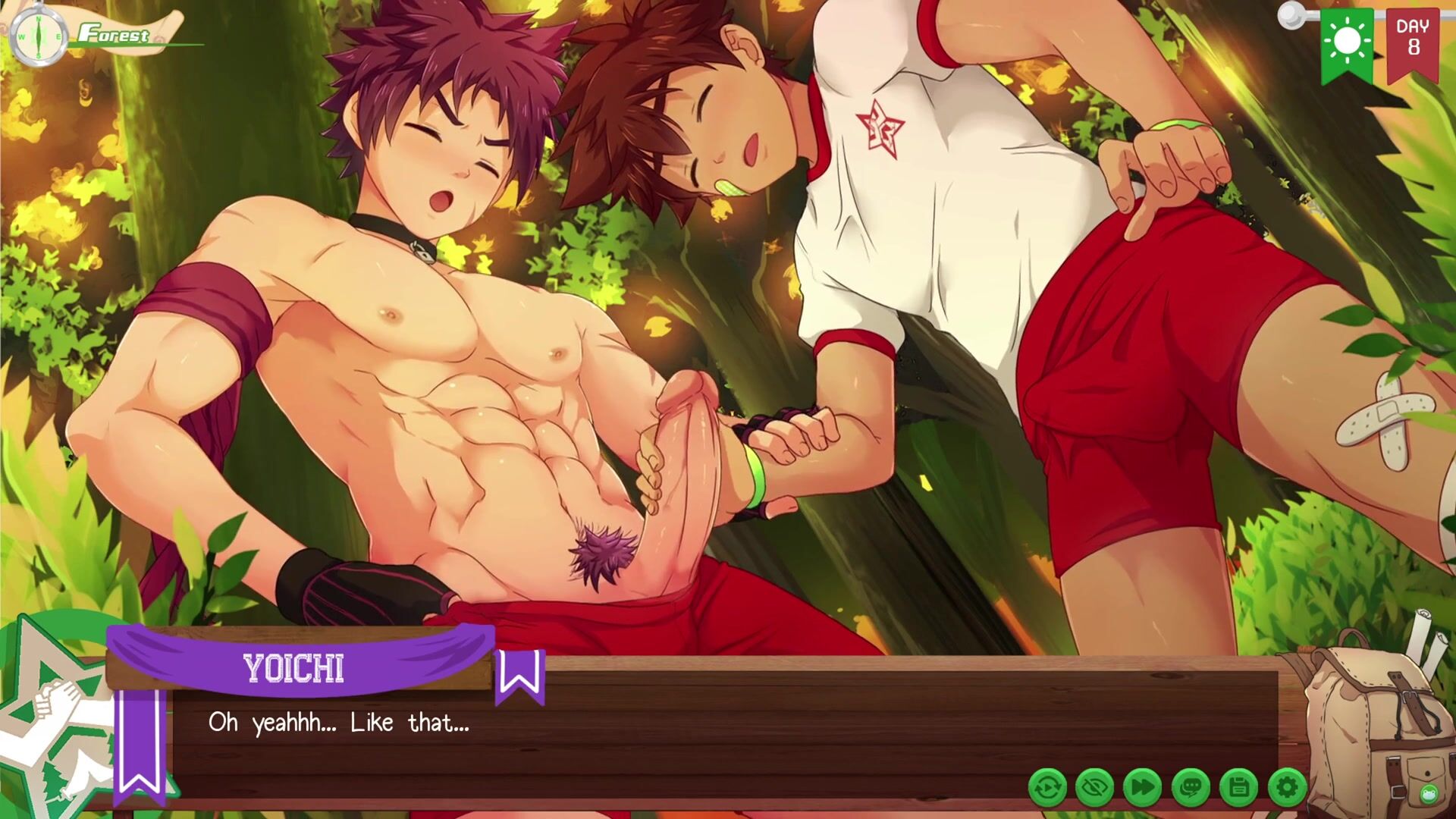Hide the dialogue box using the crossed-eye button
The height and width of the screenshot is (819, 1456).
[x=1095, y=789]
